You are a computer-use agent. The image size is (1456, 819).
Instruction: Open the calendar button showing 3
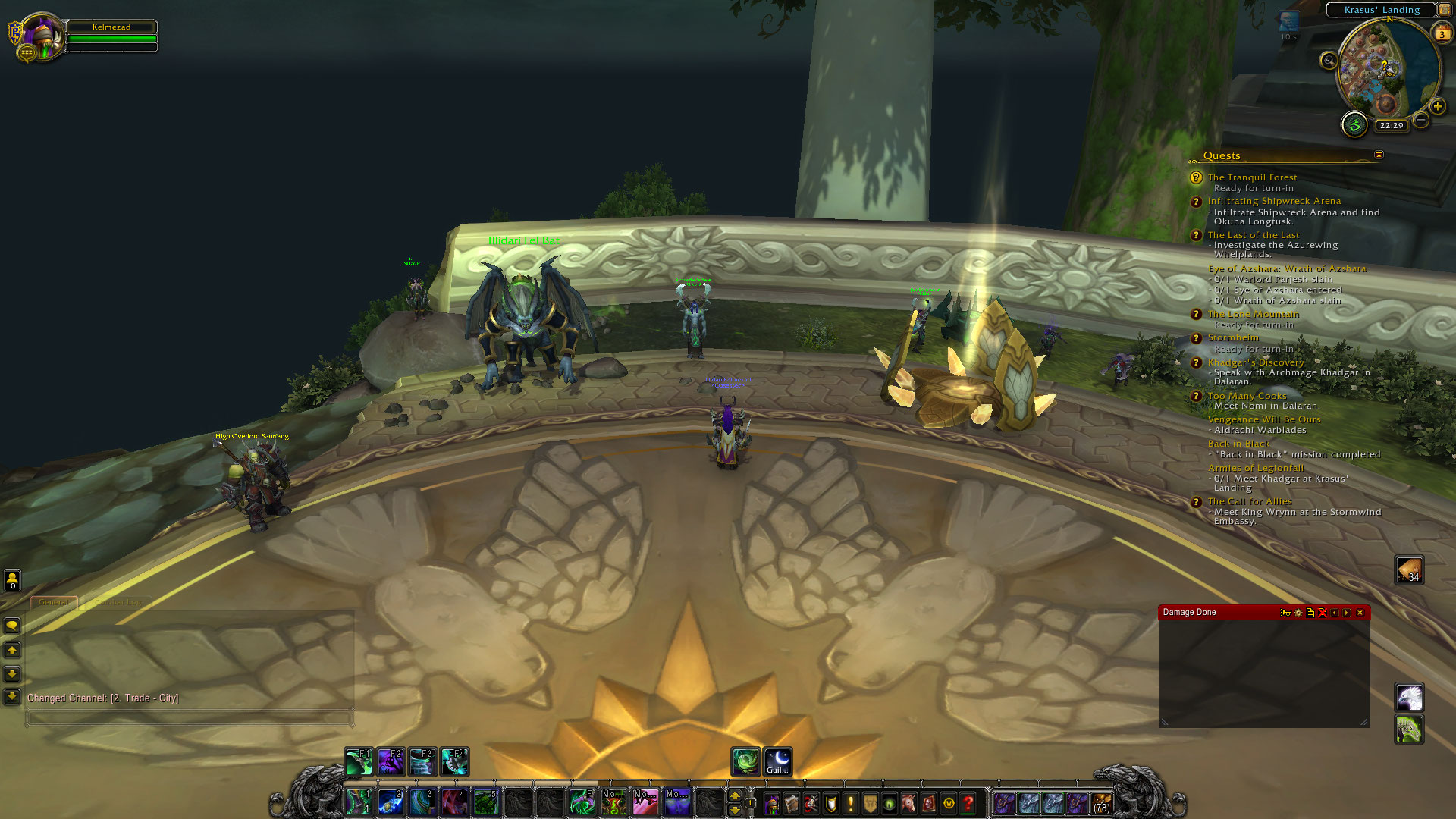pyautogui.click(x=1442, y=33)
